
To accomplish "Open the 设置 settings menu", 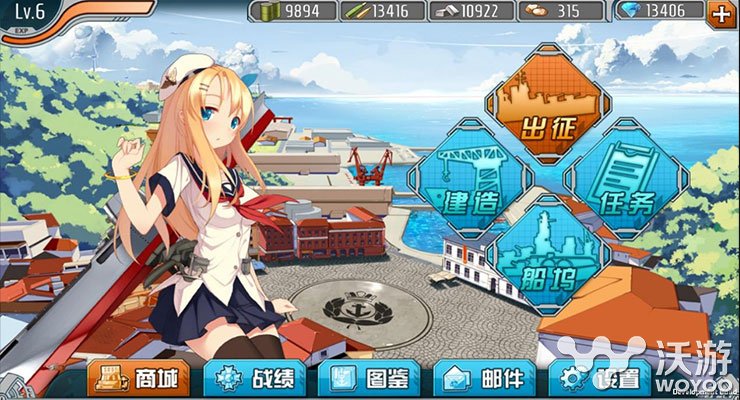I will tap(600, 378).
